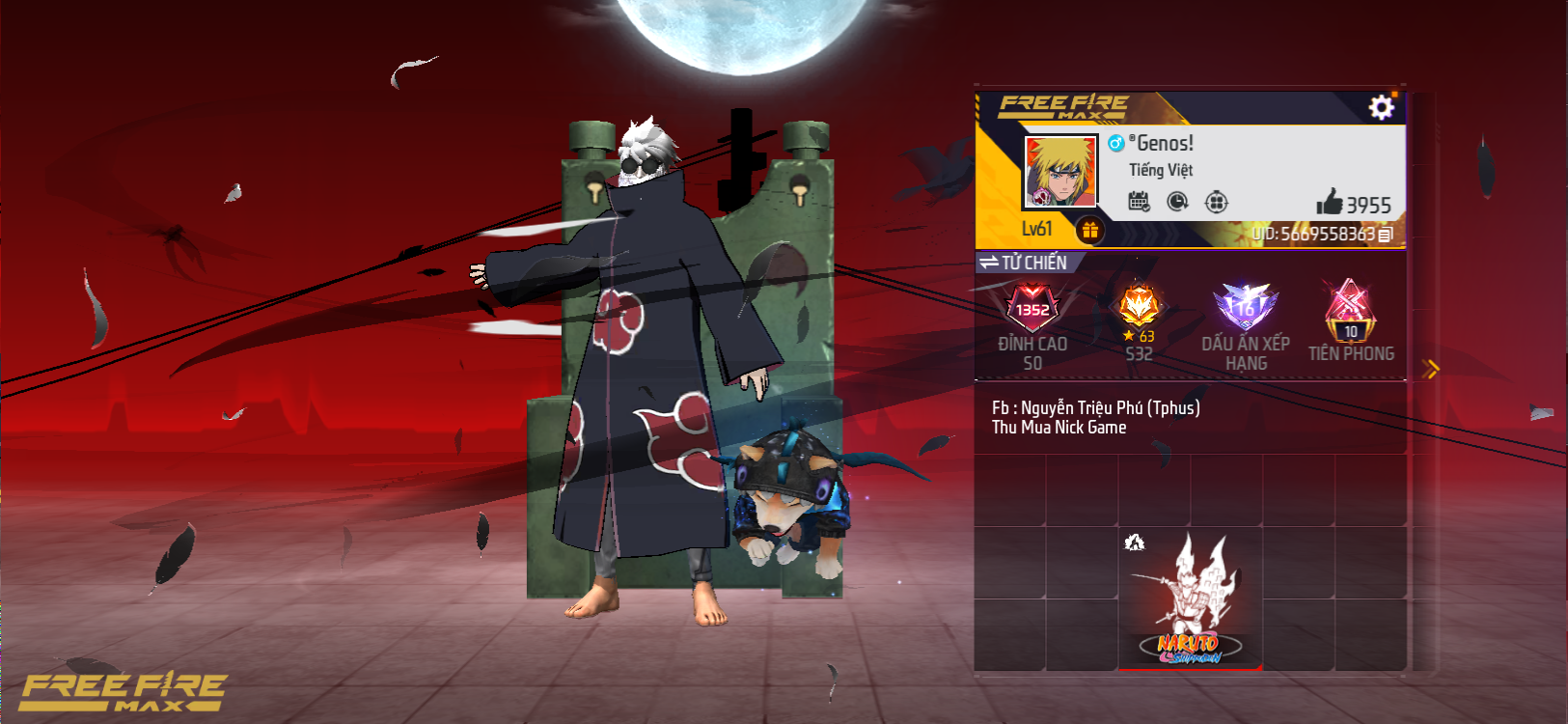Open the settings gear icon
Screen dimensions: 1568x724
(x=1382, y=106)
